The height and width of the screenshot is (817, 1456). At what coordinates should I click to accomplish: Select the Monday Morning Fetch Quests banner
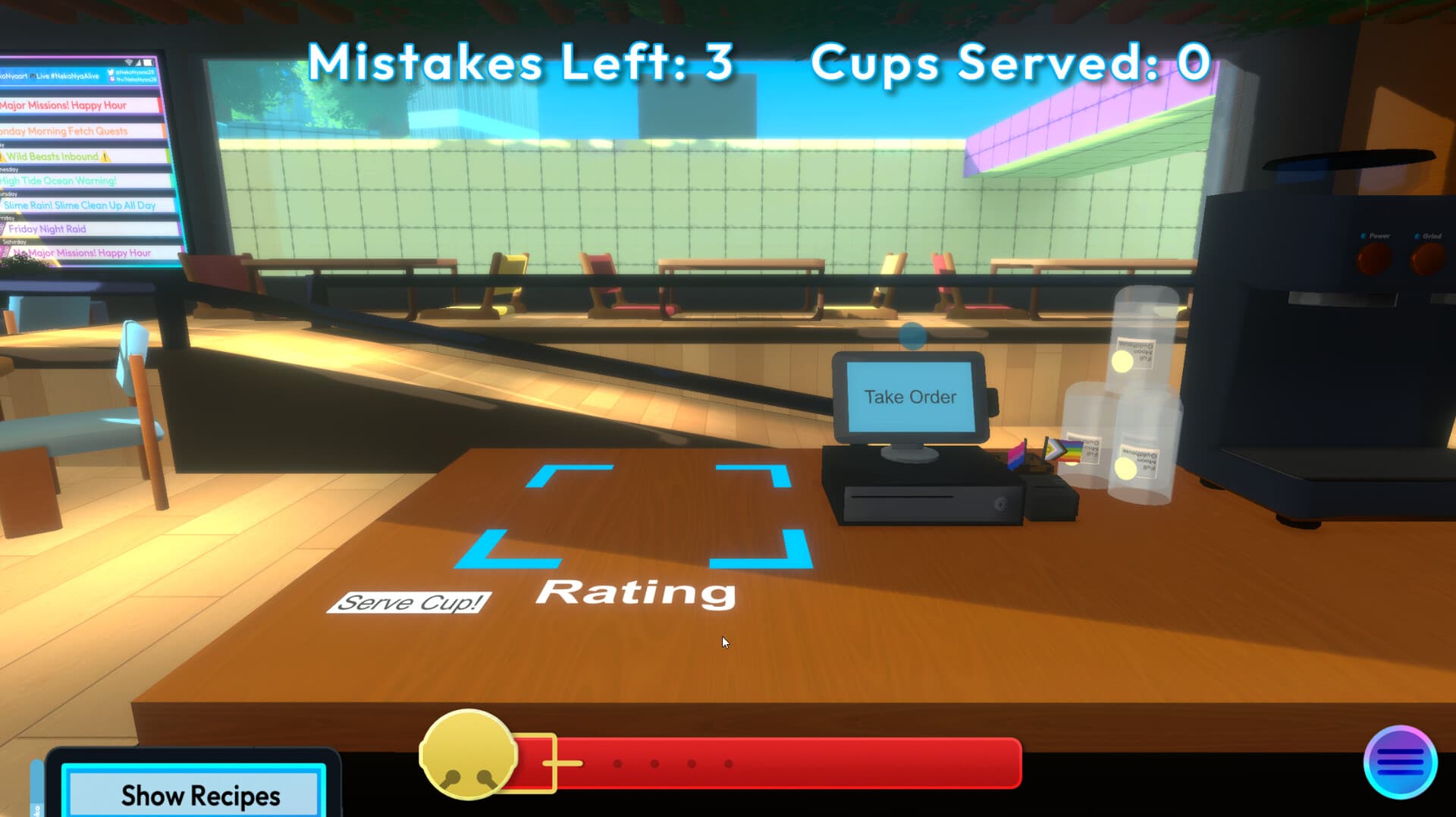64,130
